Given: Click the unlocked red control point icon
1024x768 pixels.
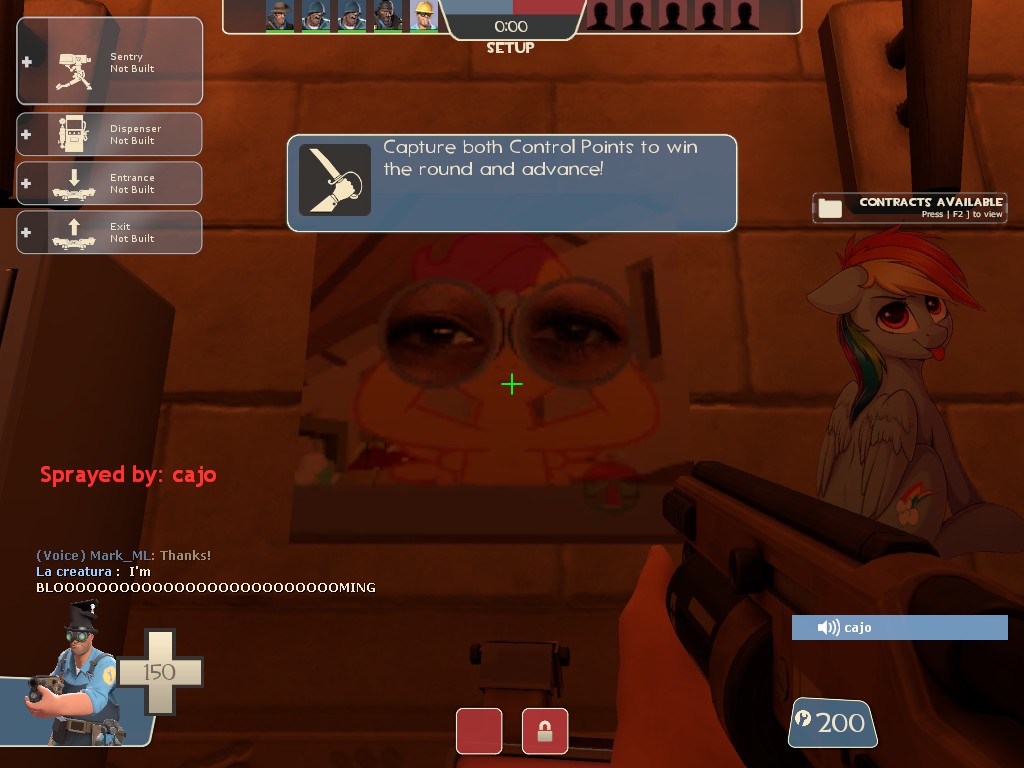Looking at the screenshot, I should [x=479, y=731].
